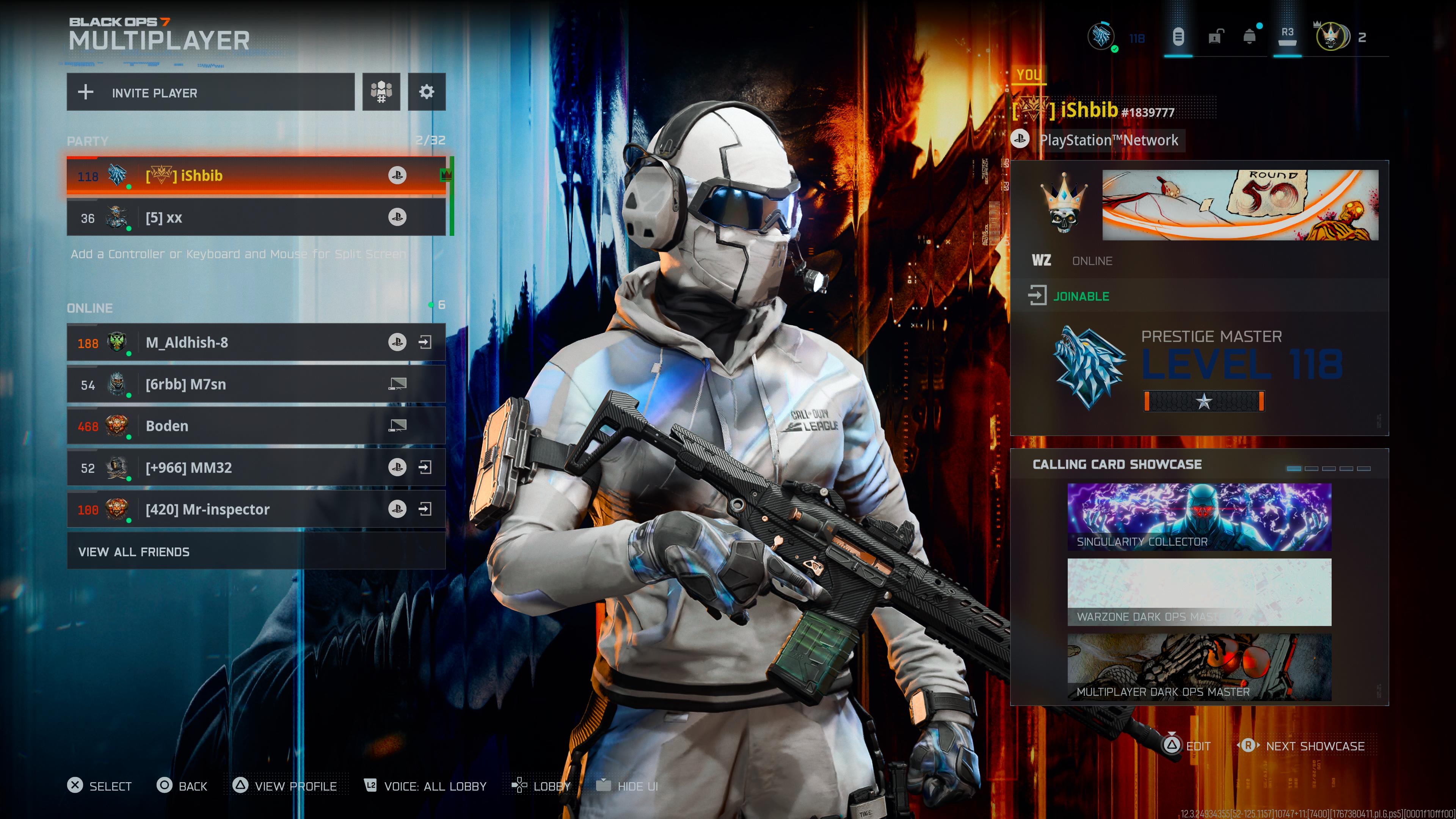The image size is (1456, 819).
Task: Choose Multiplayer Dark Ops Master calling card
Action: tap(1199, 667)
